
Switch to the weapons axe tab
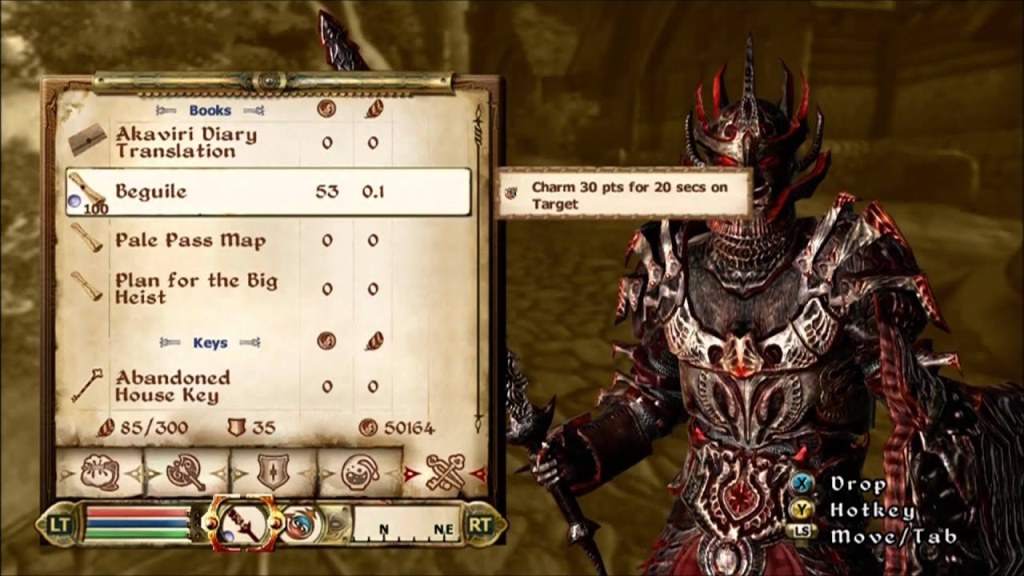tap(186, 470)
